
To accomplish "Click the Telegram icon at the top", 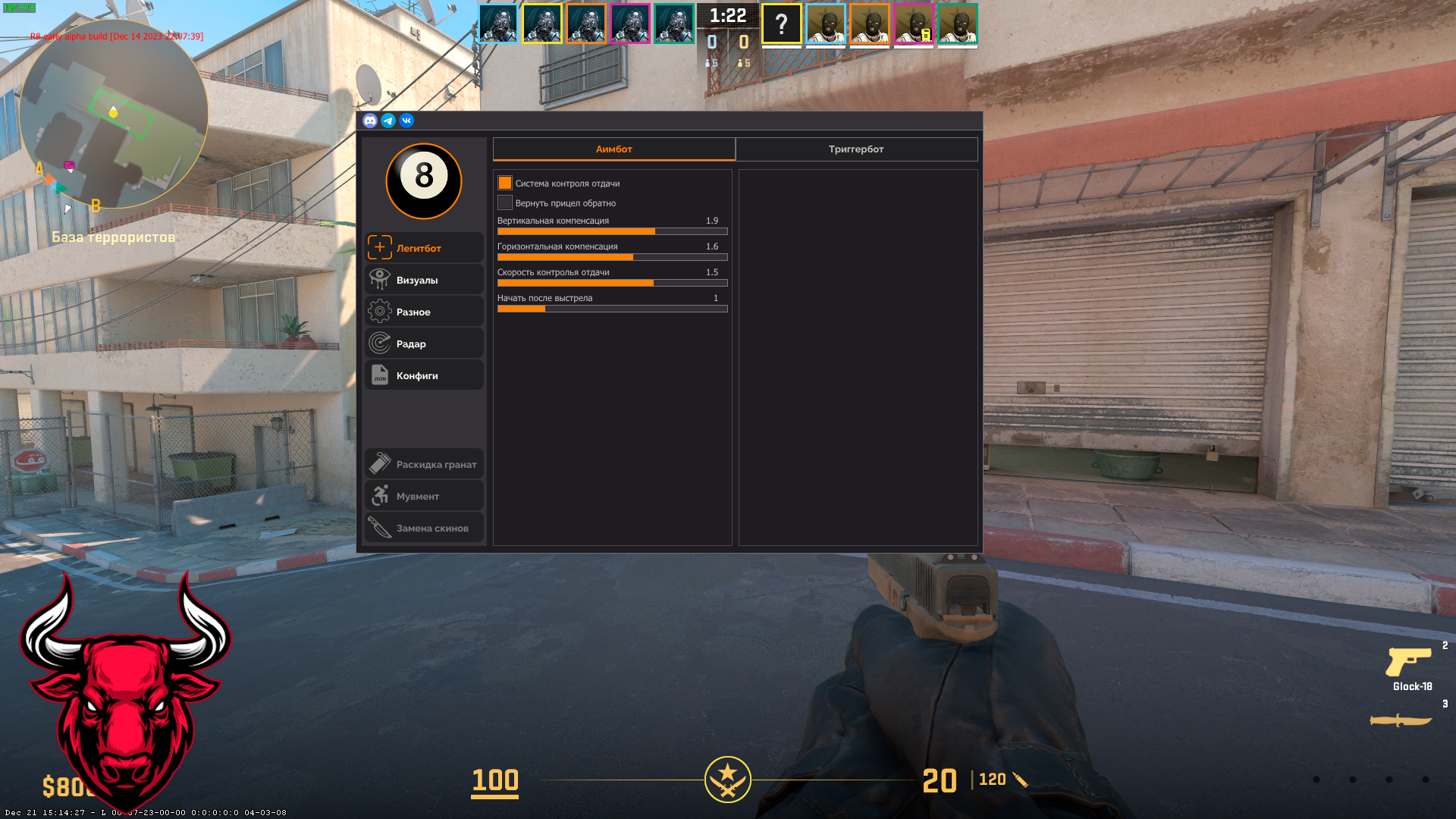I will pyautogui.click(x=388, y=121).
